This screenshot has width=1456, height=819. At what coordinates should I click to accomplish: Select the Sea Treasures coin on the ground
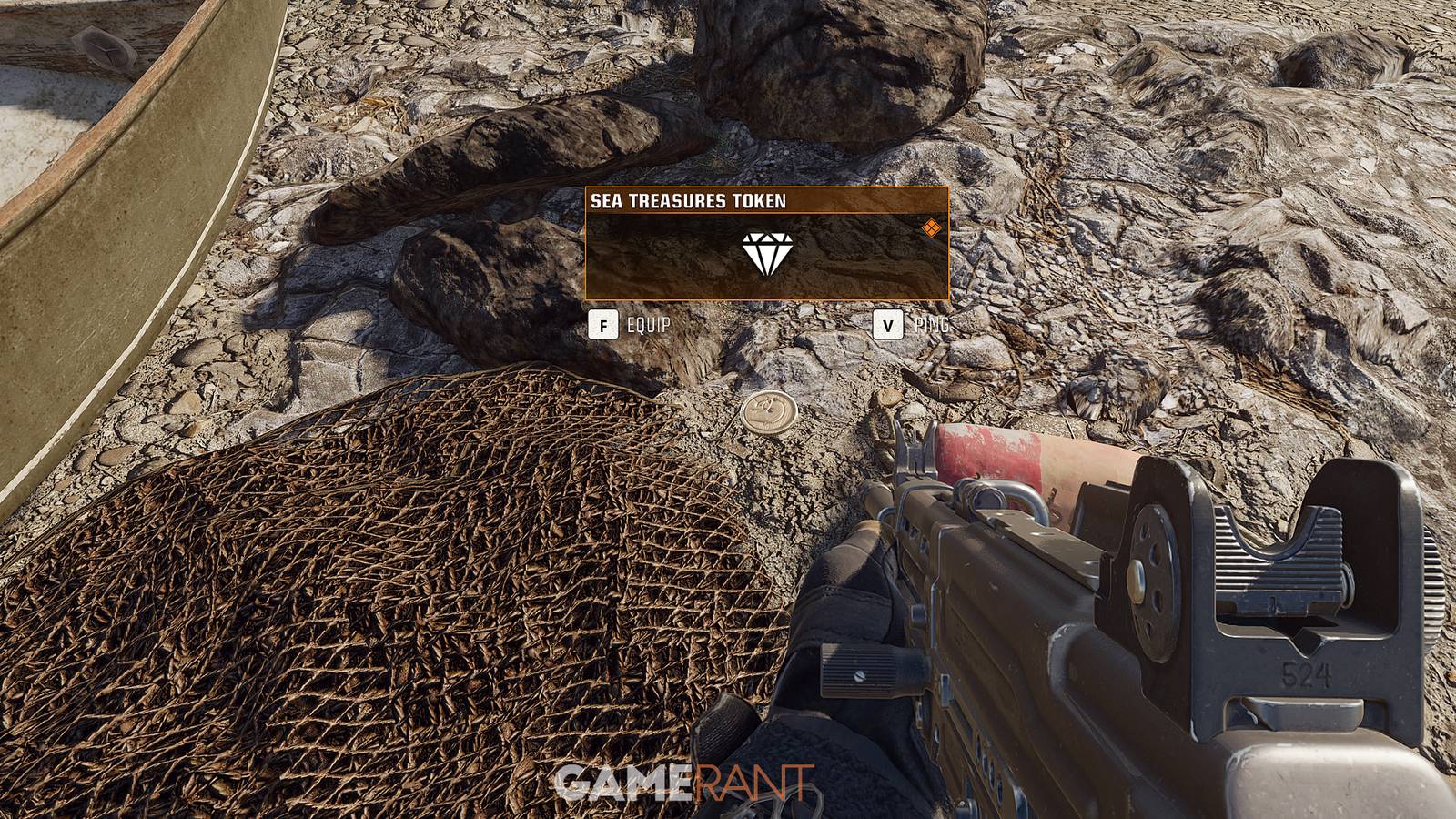coord(769,414)
